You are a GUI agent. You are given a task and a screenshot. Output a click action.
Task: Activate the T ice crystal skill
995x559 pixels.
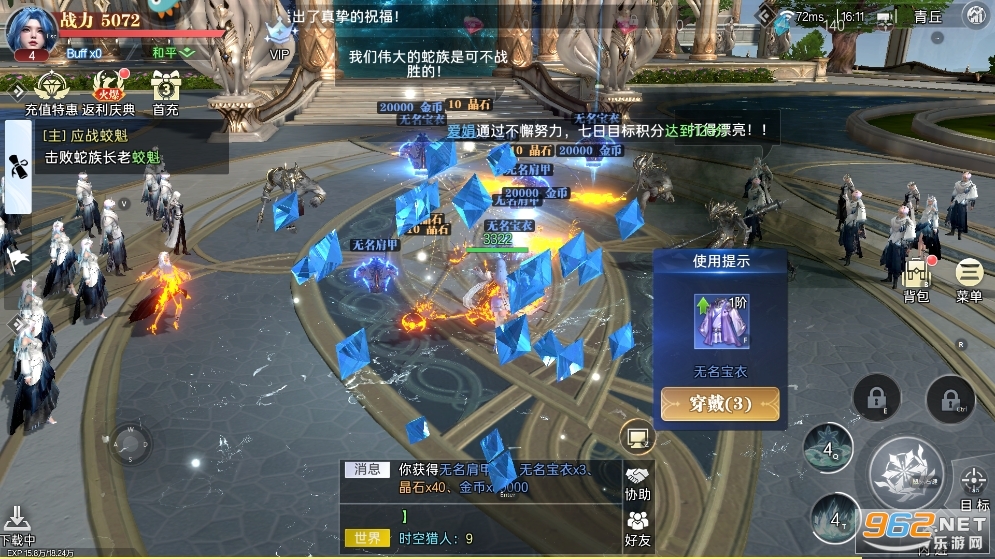(835, 516)
